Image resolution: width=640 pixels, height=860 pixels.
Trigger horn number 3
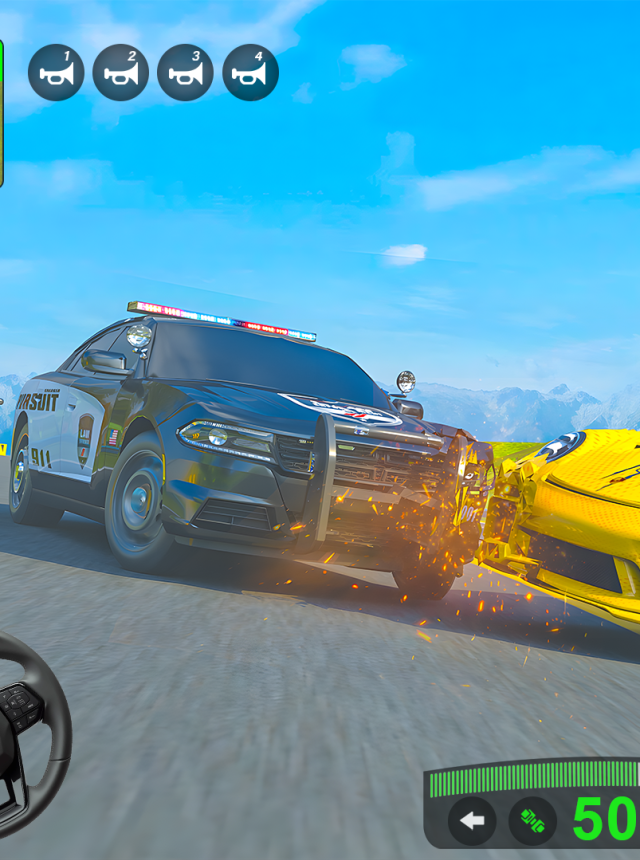pos(185,73)
